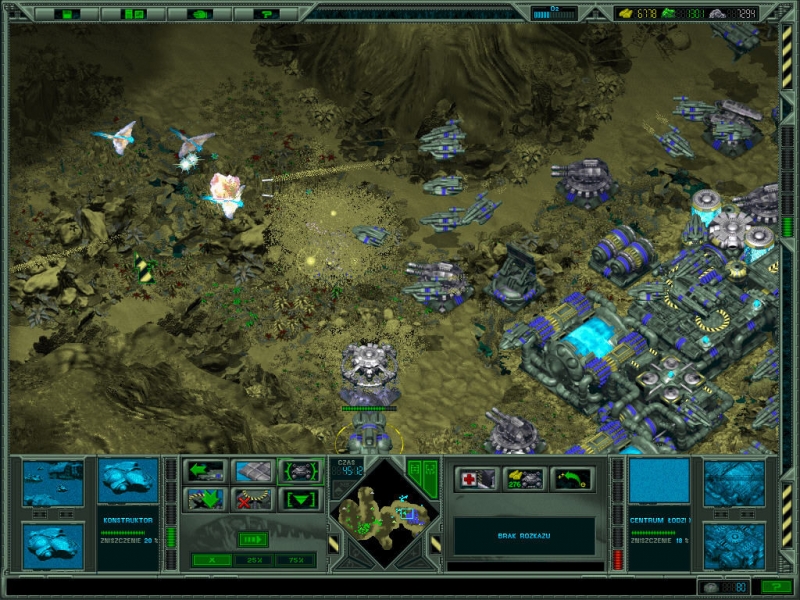This screenshot has height=600, width=800.
Task: Click the green triple-arrow button
Action: (253, 539)
